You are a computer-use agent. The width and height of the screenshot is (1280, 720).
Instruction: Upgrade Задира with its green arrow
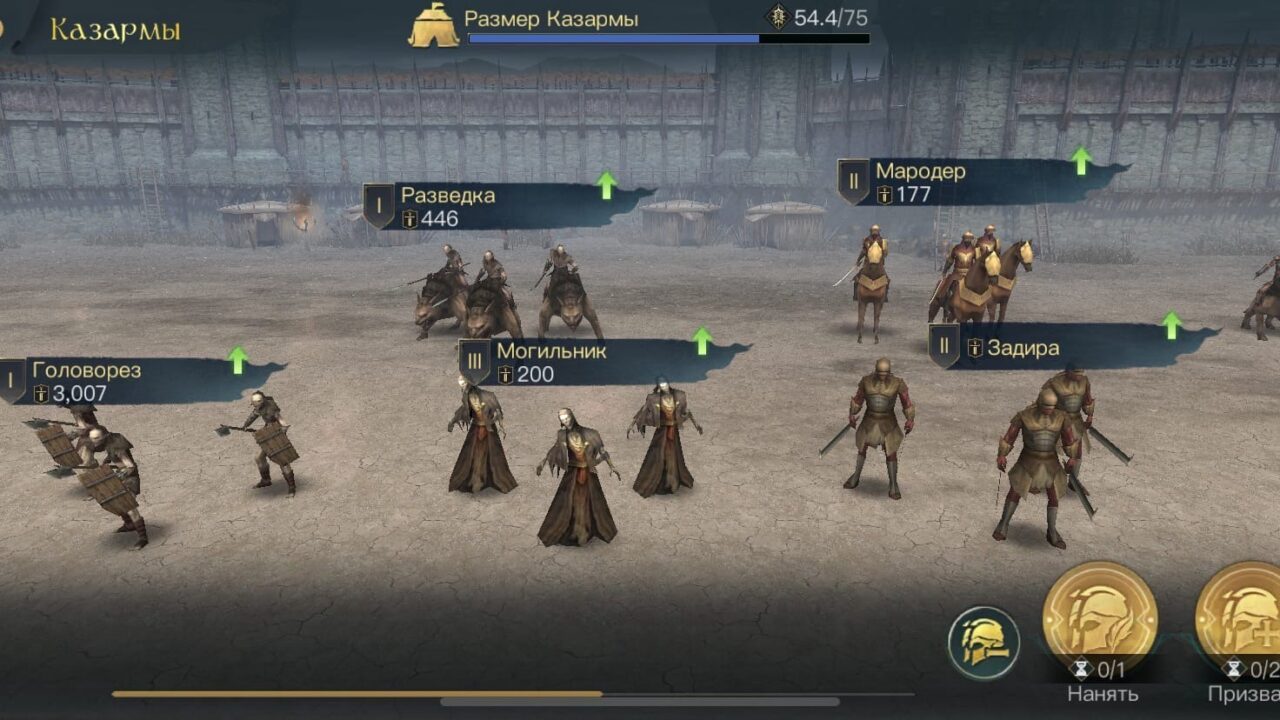click(1171, 324)
